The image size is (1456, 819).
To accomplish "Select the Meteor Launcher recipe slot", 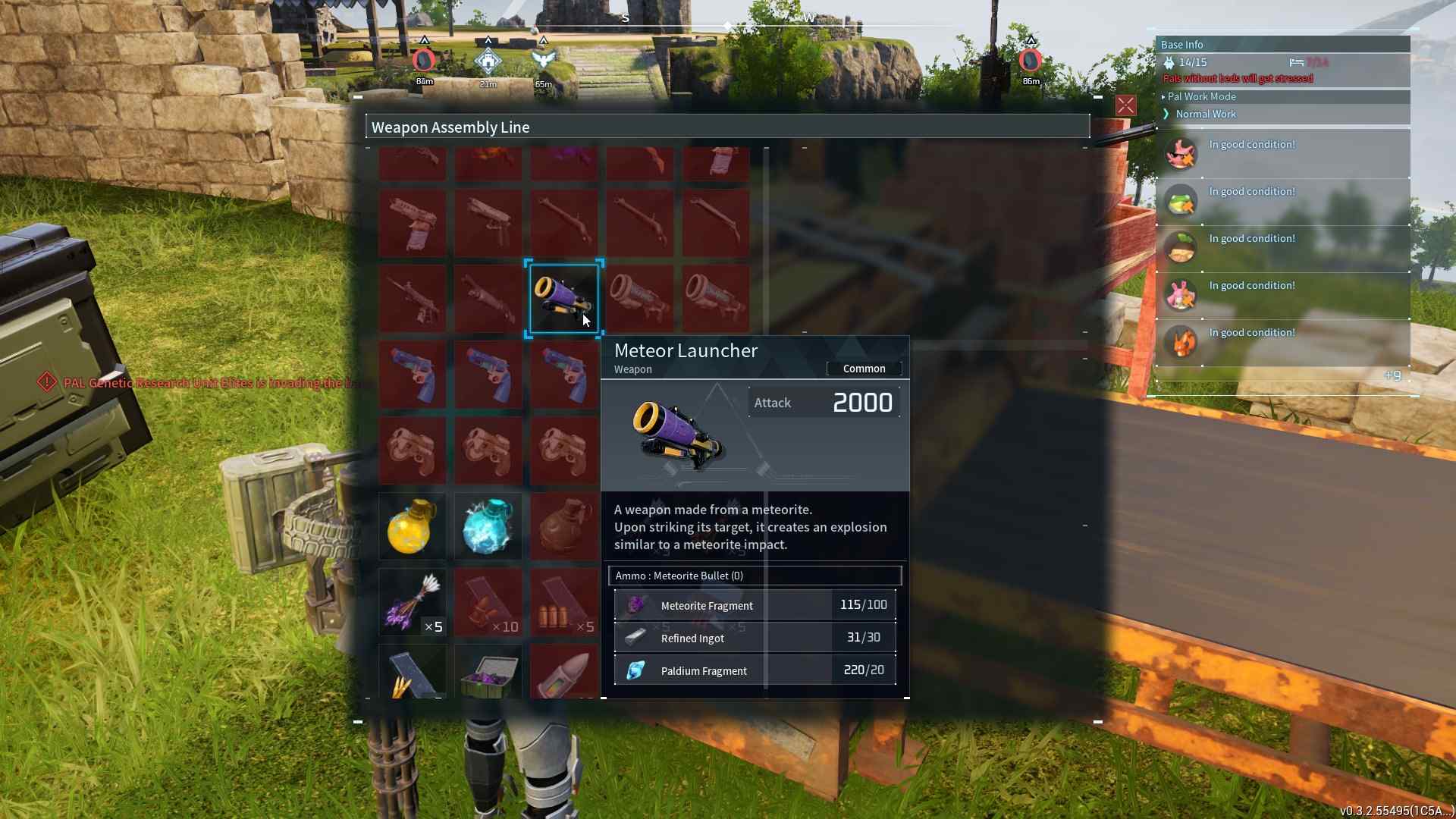I will coord(563,298).
